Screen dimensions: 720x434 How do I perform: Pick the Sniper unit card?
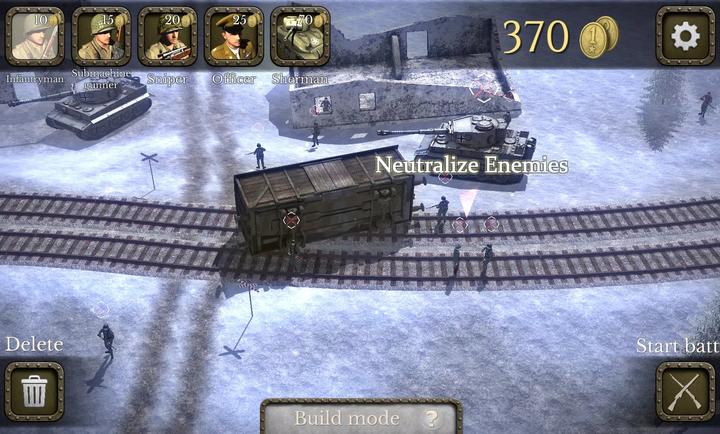(167, 36)
